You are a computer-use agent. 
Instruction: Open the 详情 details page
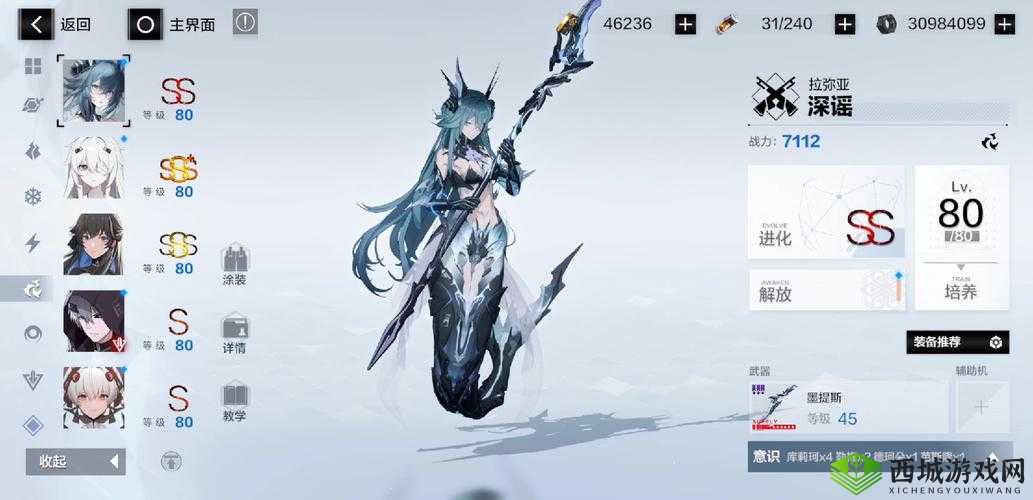click(235, 334)
